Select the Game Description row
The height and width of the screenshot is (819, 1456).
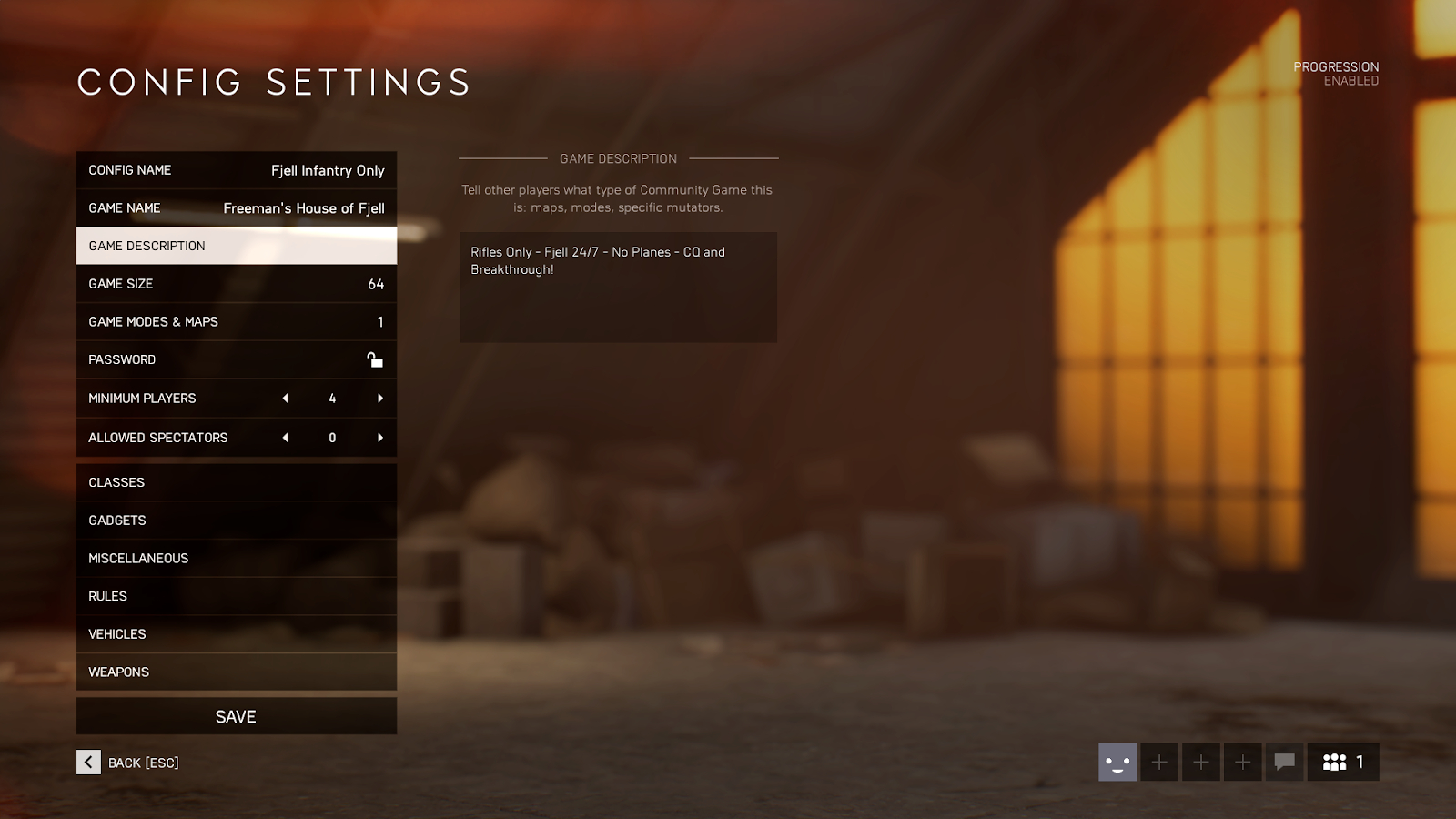coord(236,246)
